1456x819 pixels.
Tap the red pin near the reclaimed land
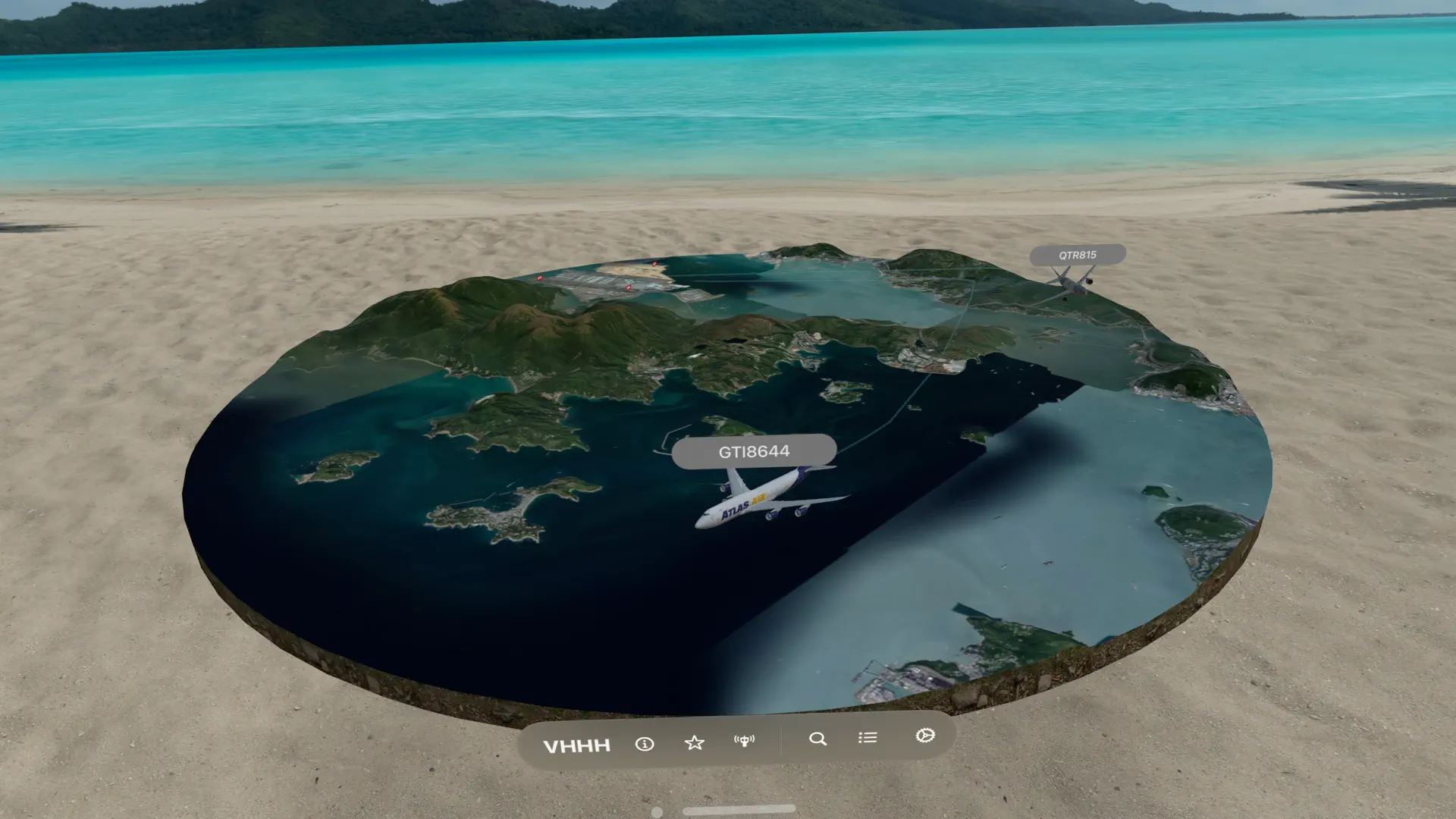(654, 264)
